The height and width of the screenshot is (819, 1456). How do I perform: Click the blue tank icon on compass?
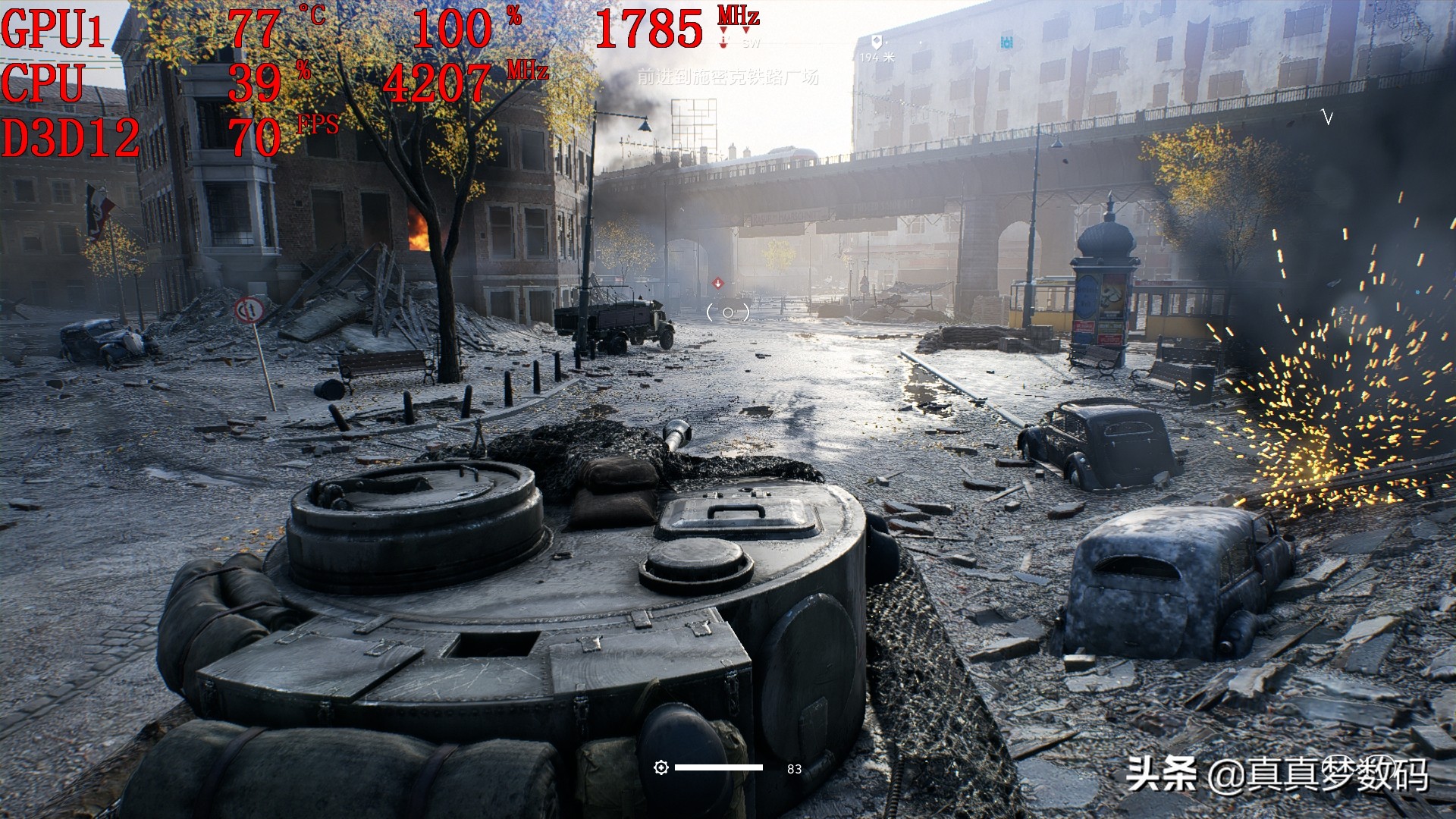point(1006,41)
